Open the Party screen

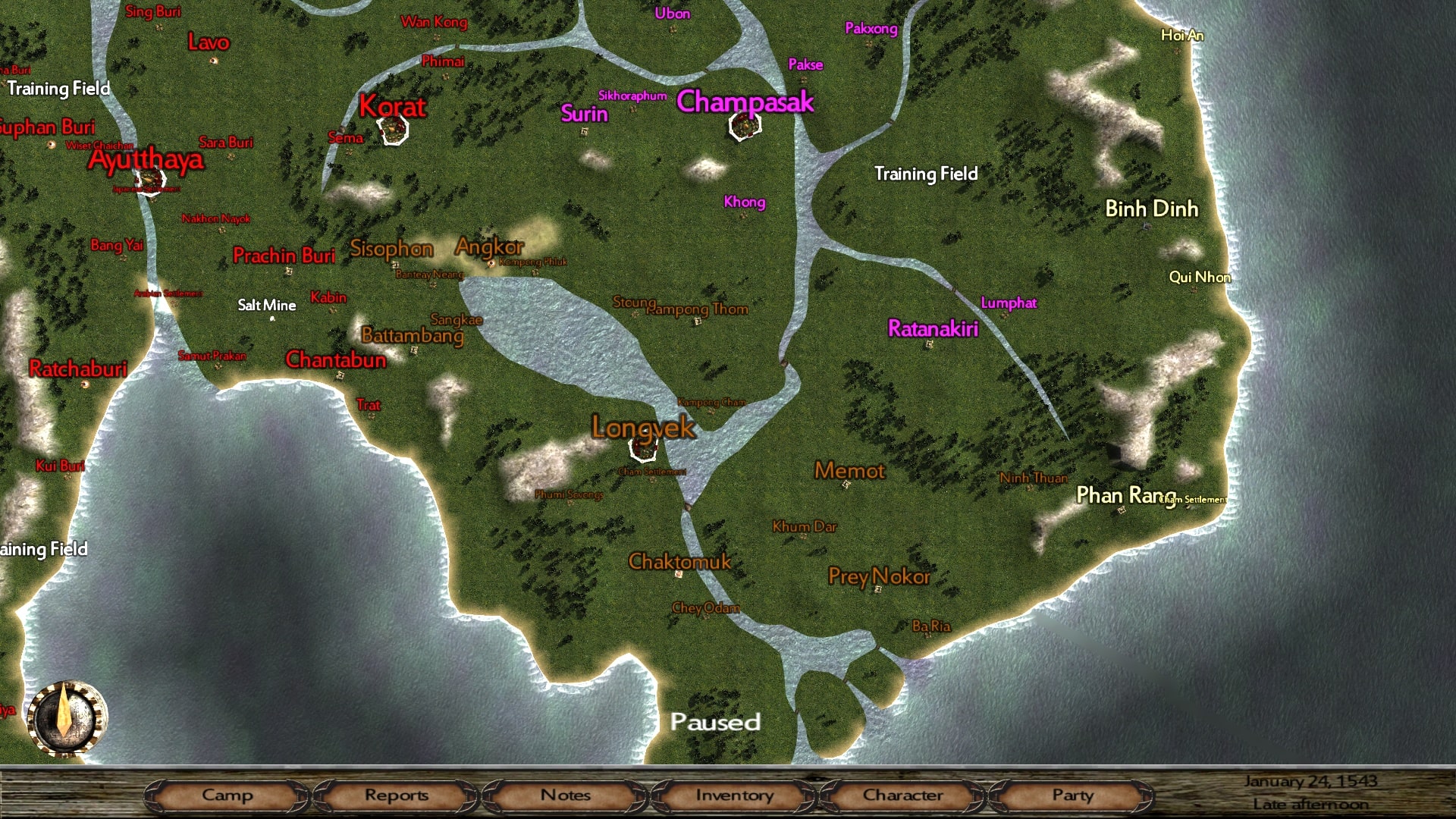click(1072, 795)
